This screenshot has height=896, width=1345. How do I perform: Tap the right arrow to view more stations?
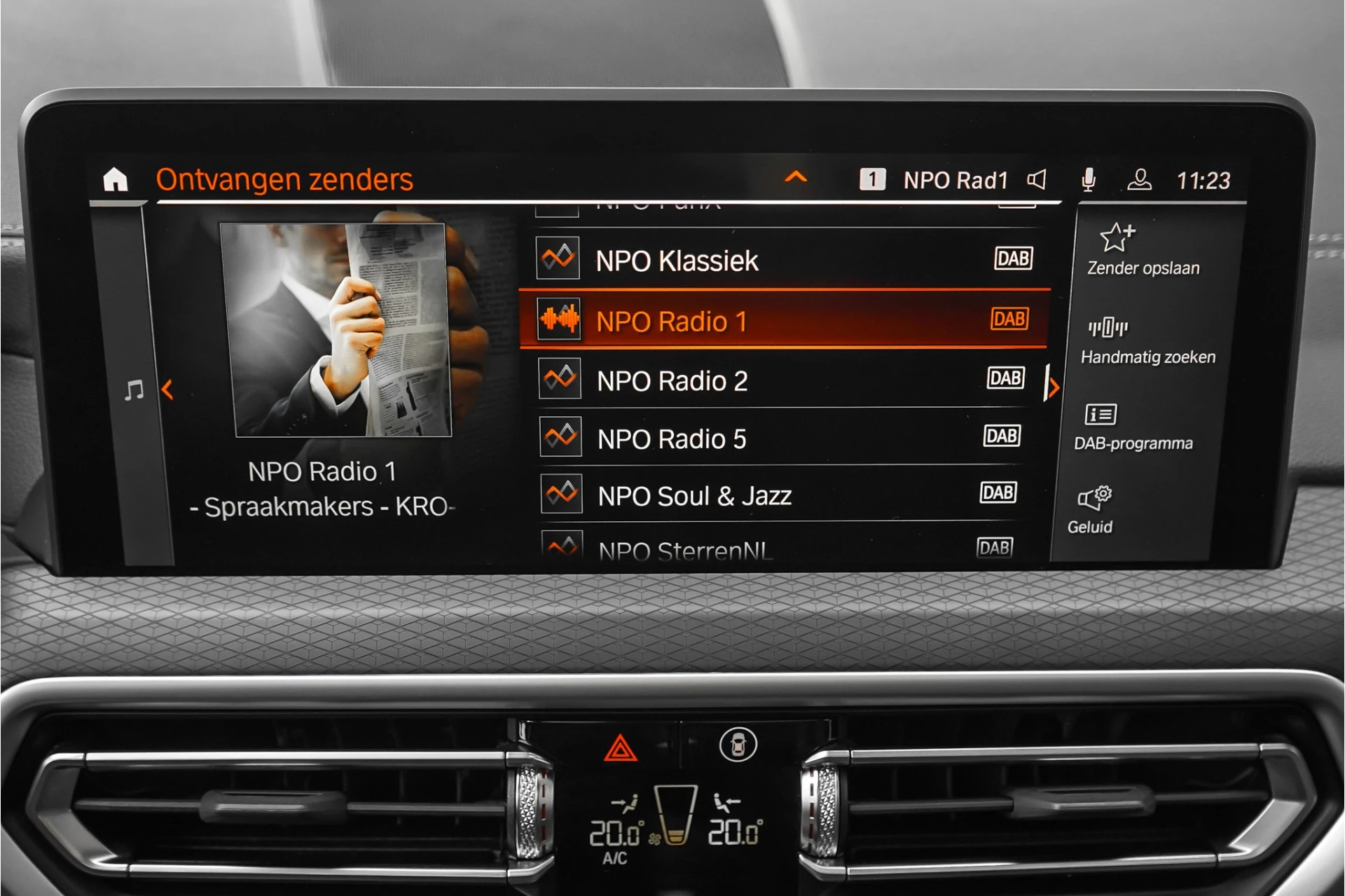coord(1054,387)
